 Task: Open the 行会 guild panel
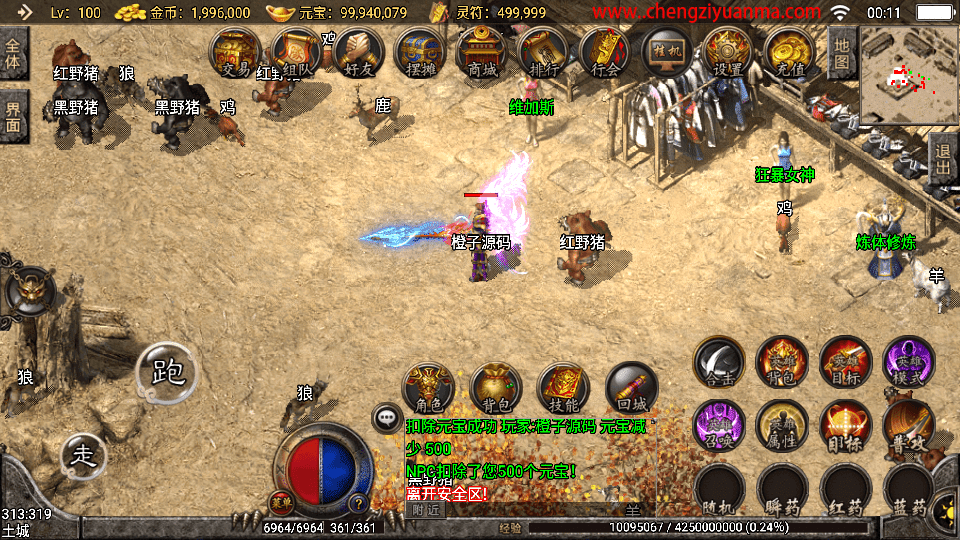click(x=605, y=51)
